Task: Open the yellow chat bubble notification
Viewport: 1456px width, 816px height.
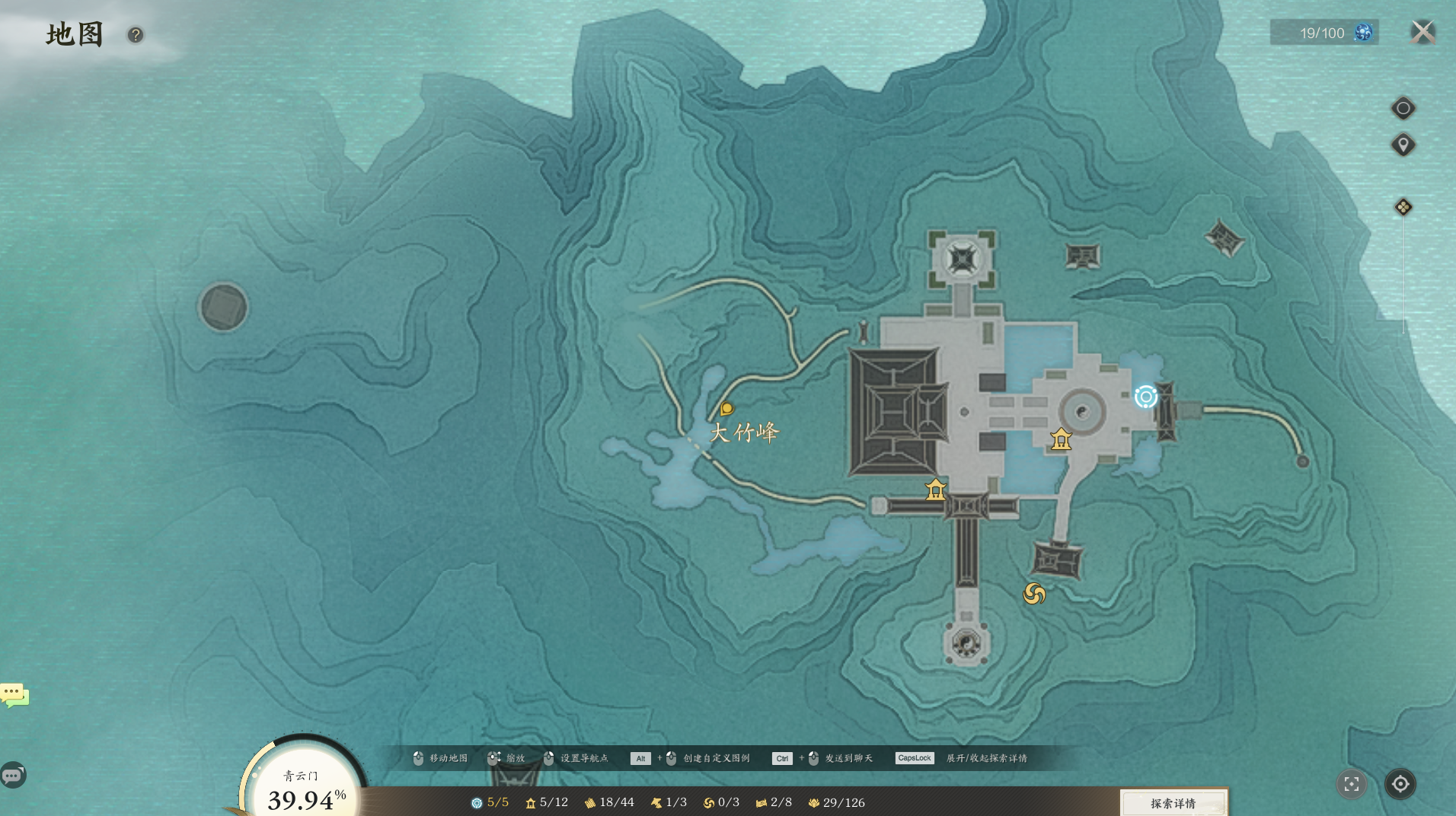Action: coord(14,694)
